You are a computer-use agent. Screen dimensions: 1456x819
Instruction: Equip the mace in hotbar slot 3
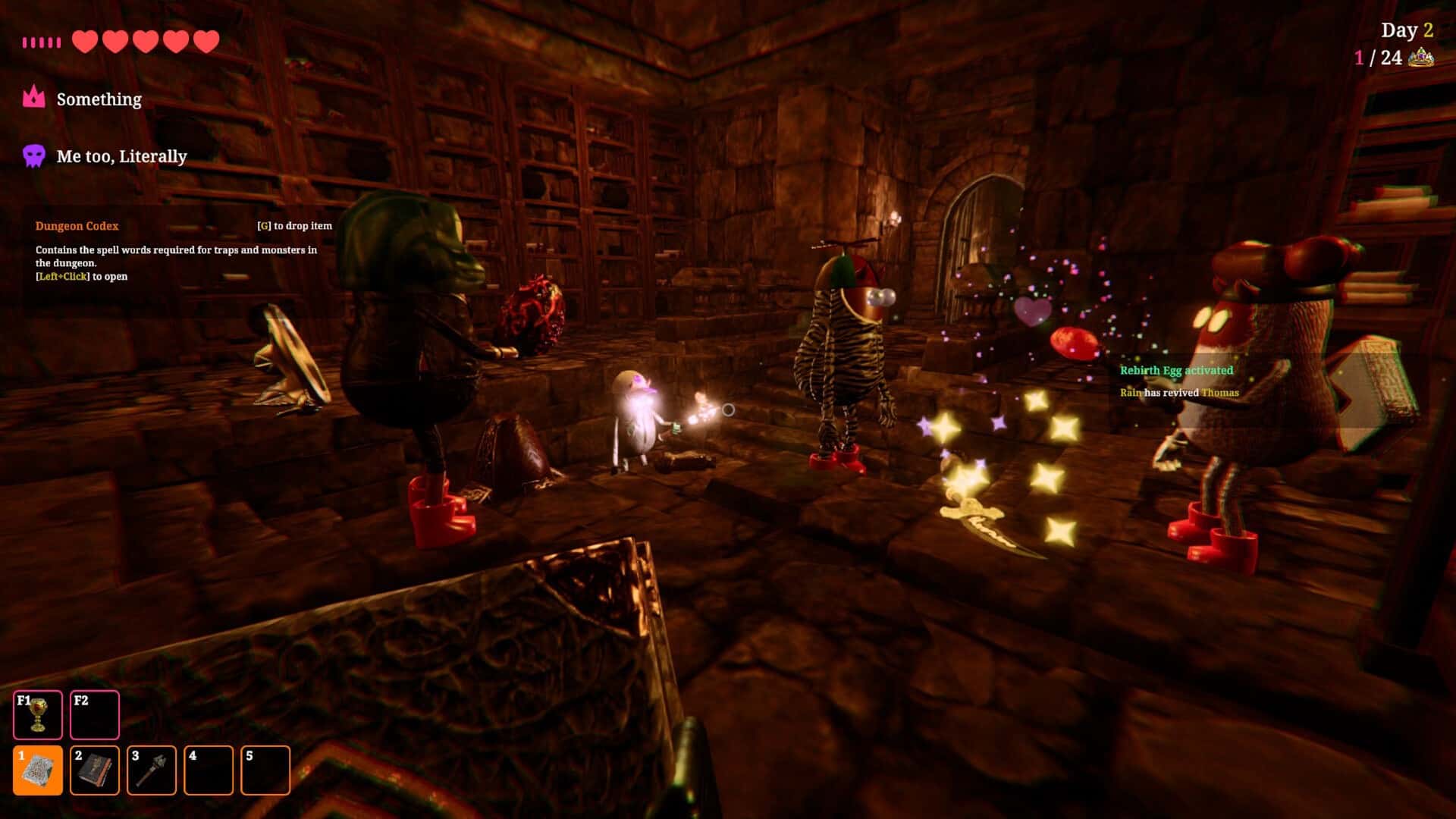pos(151,770)
